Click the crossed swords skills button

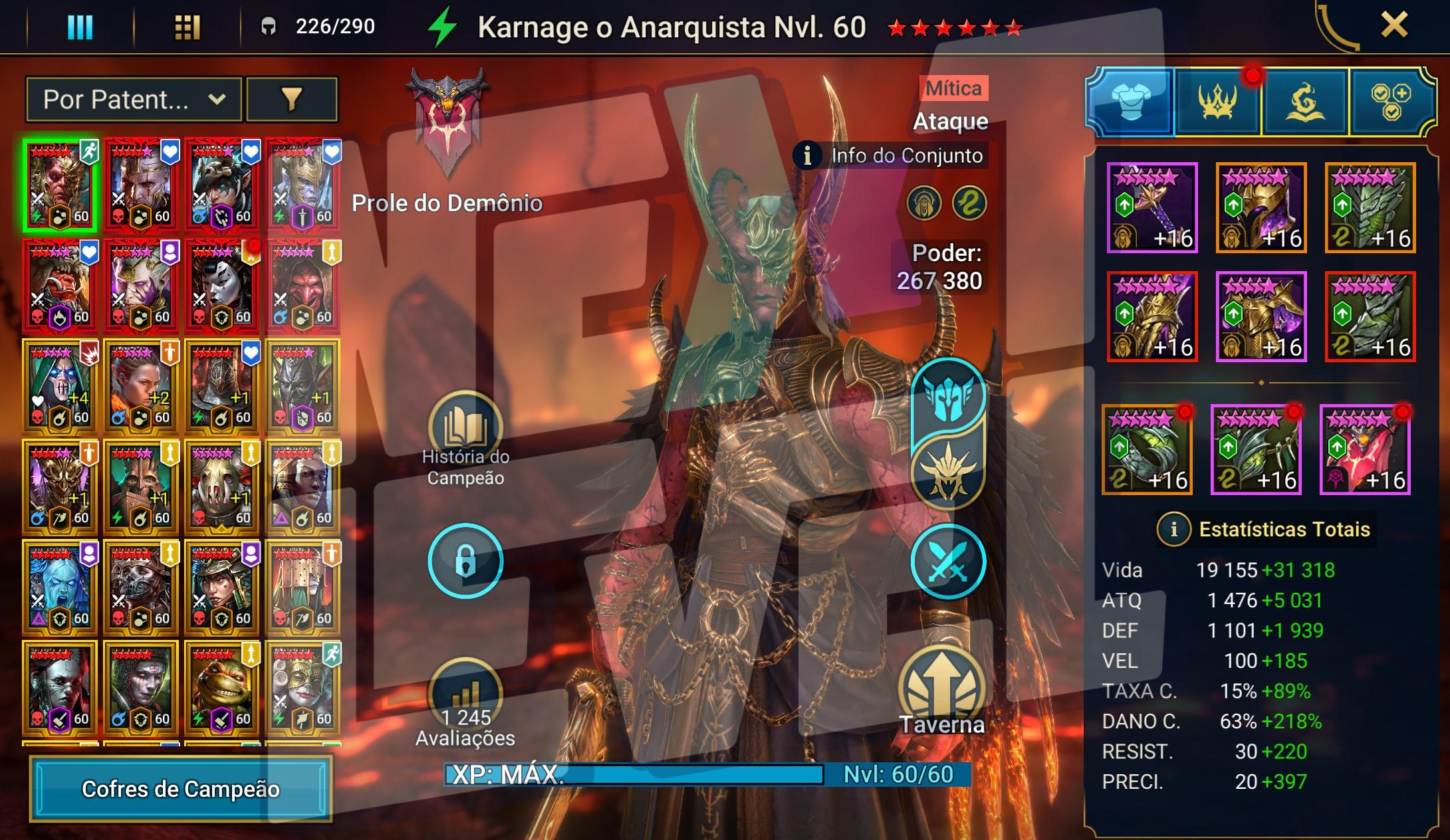click(x=947, y=562)
